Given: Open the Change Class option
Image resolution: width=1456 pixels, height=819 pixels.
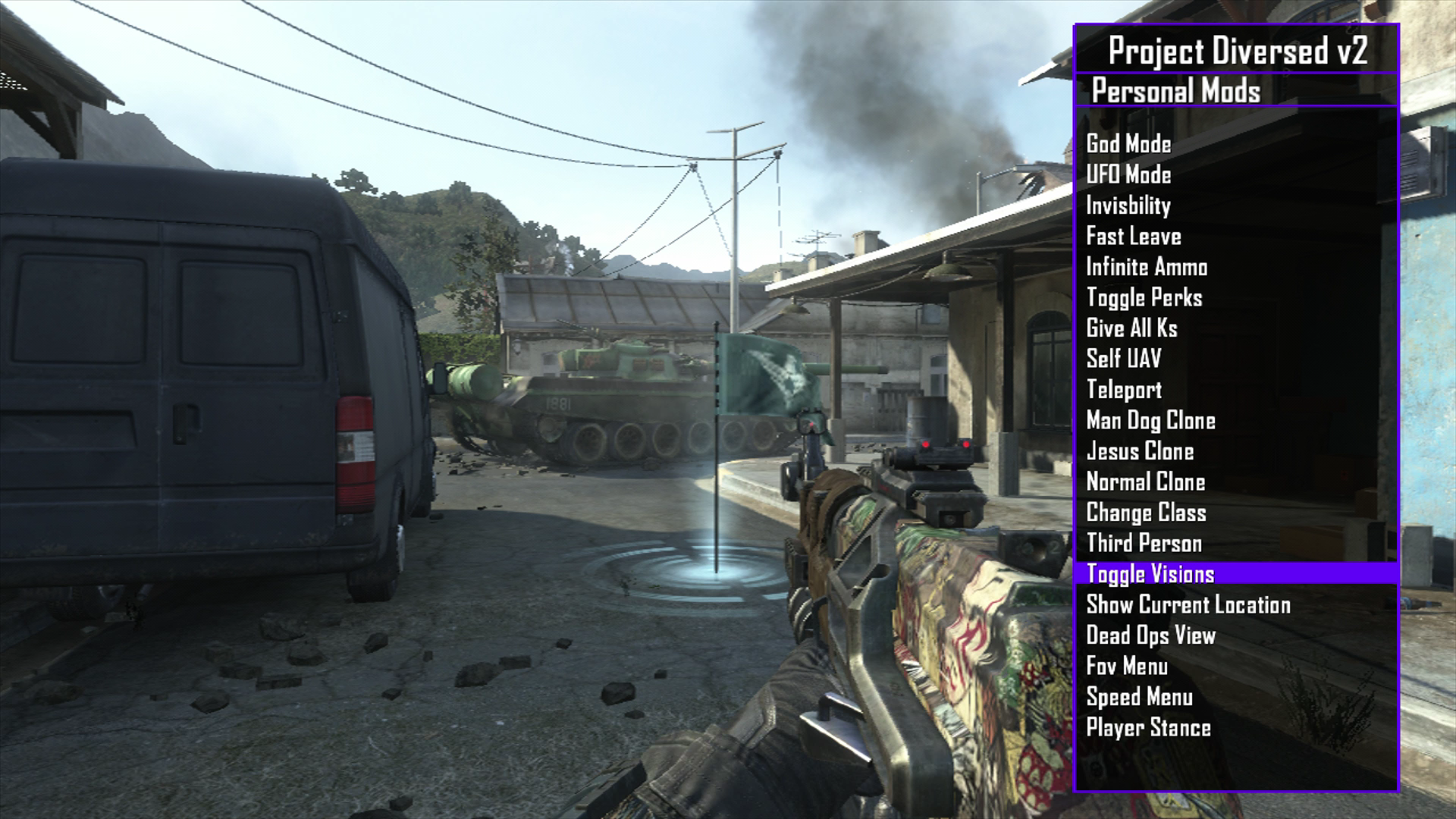Looking at the screenshot, I should click(x=1146, y=513).
